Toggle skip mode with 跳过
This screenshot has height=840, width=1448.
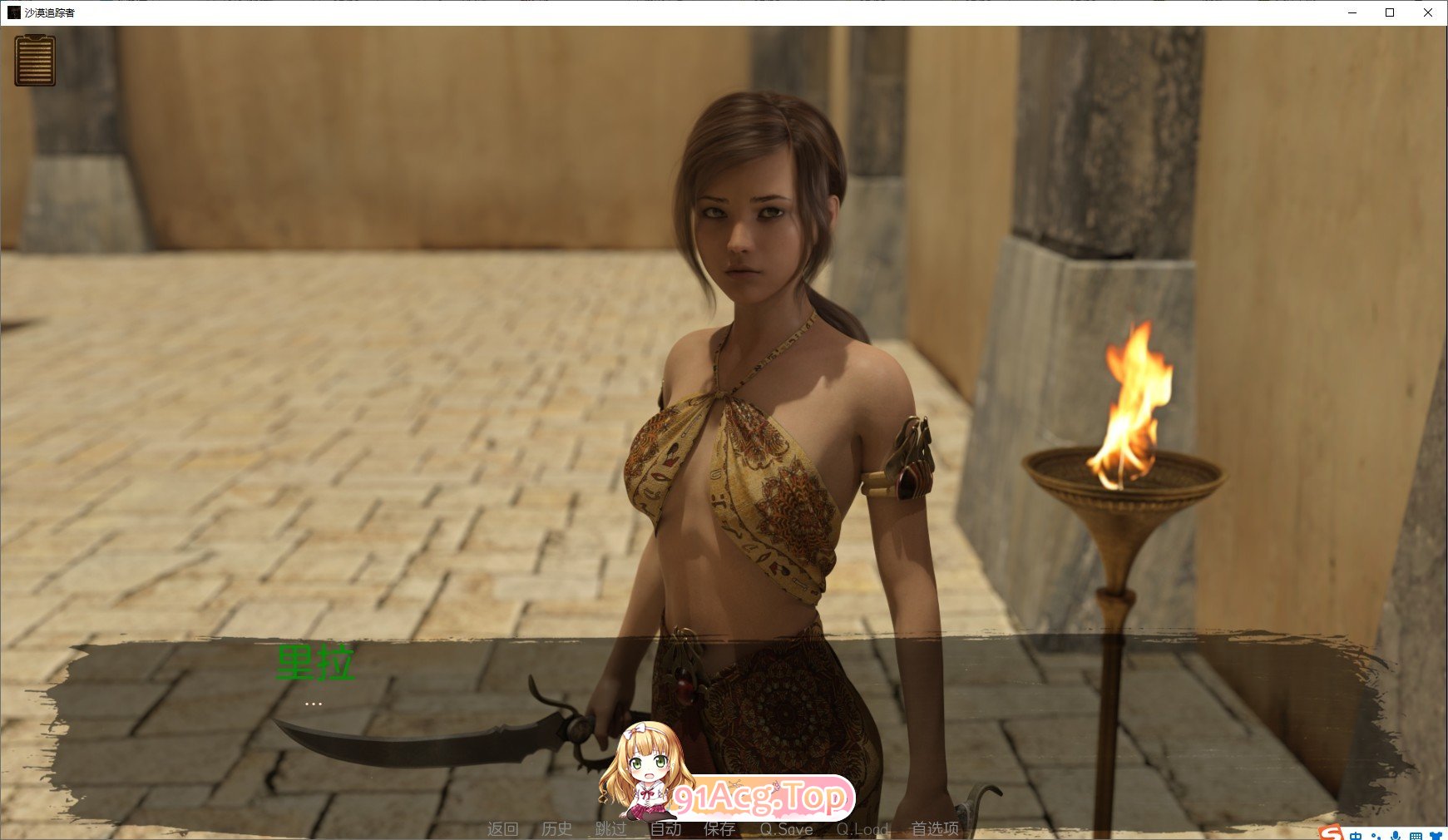click(611, 828)
